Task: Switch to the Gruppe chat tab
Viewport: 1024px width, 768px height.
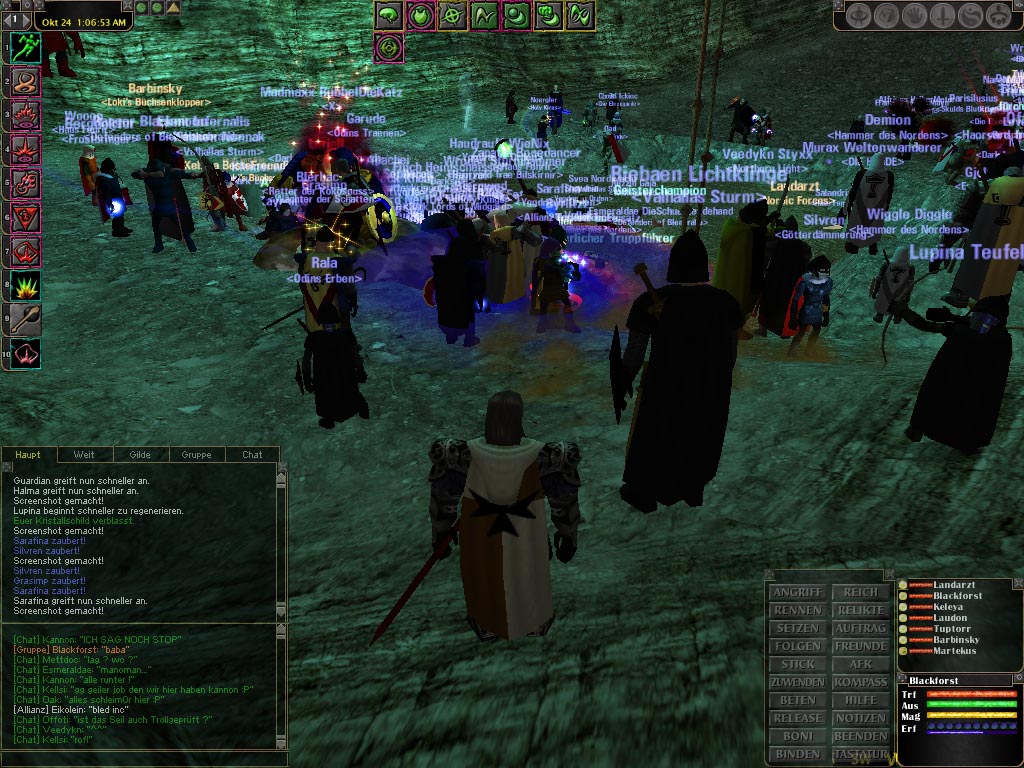Action: (x=196, y=455)
